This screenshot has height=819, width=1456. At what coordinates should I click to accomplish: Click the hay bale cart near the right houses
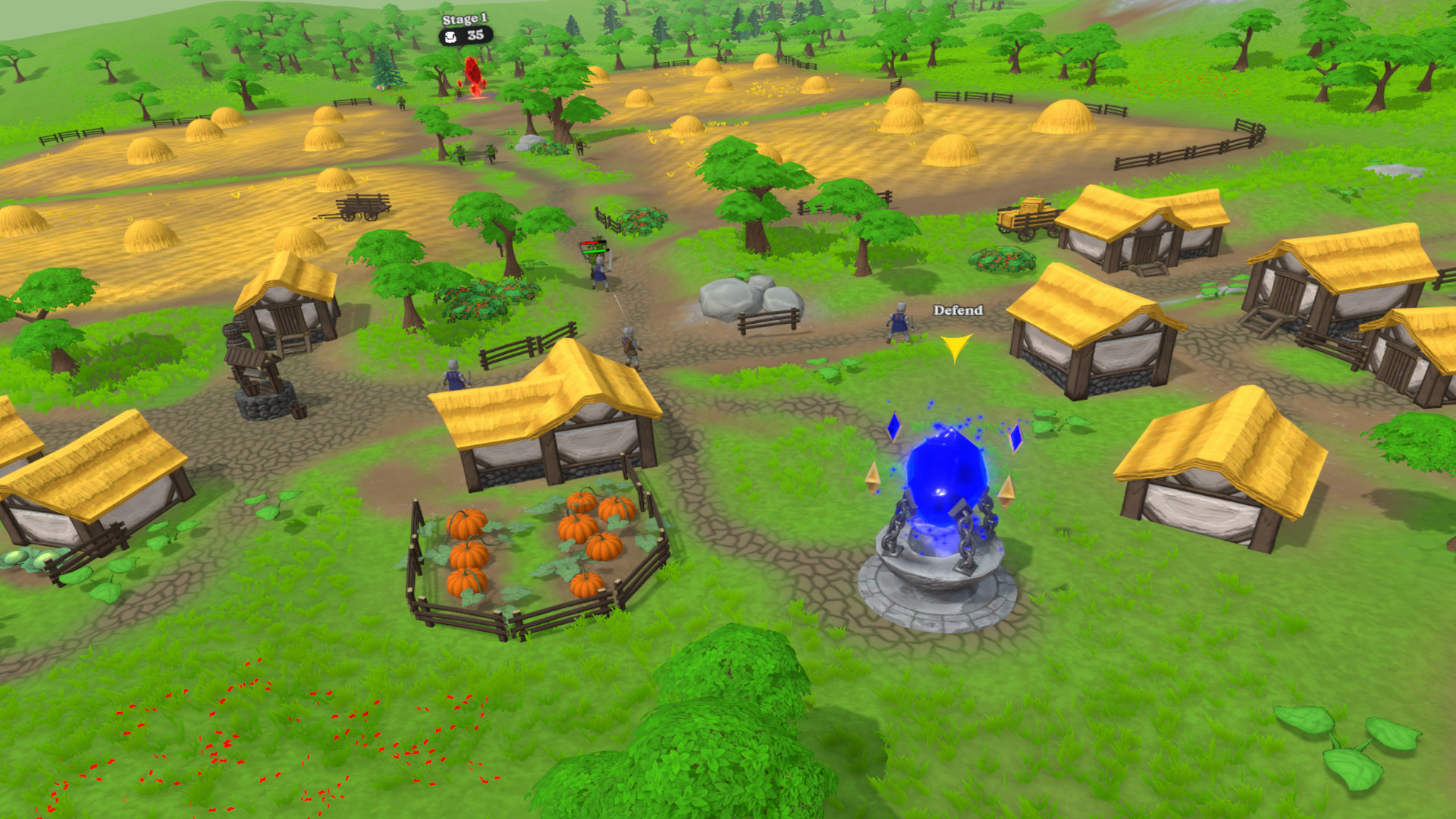[1025, 220]
